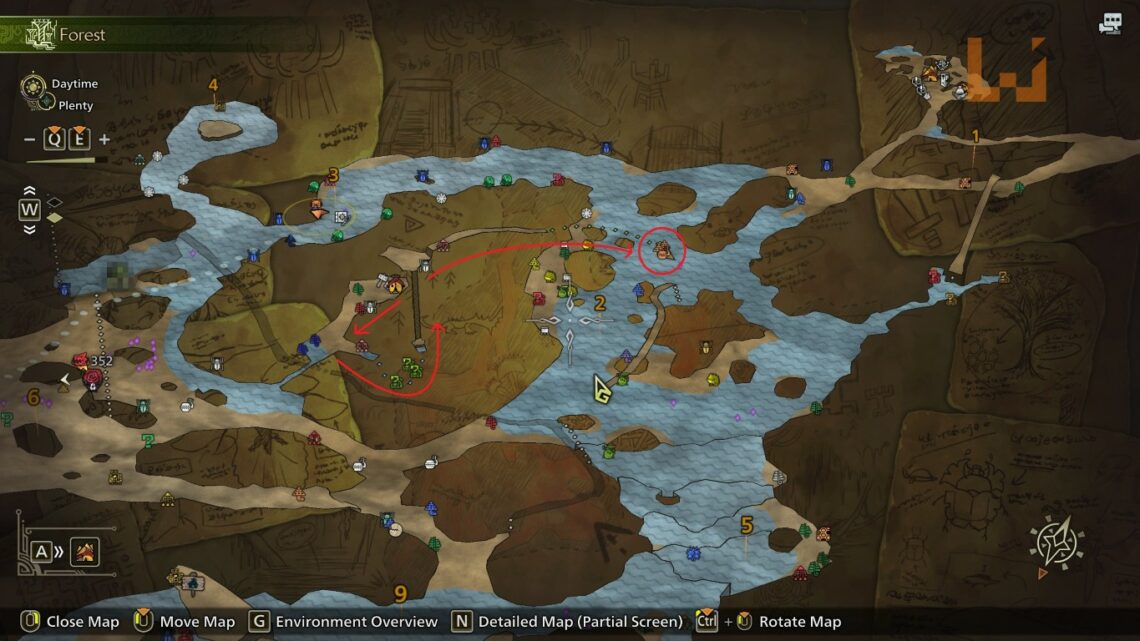Screen dimensions: 1140x641
Task: Click the Environment Overview label
Action: (x=356, y=622)
